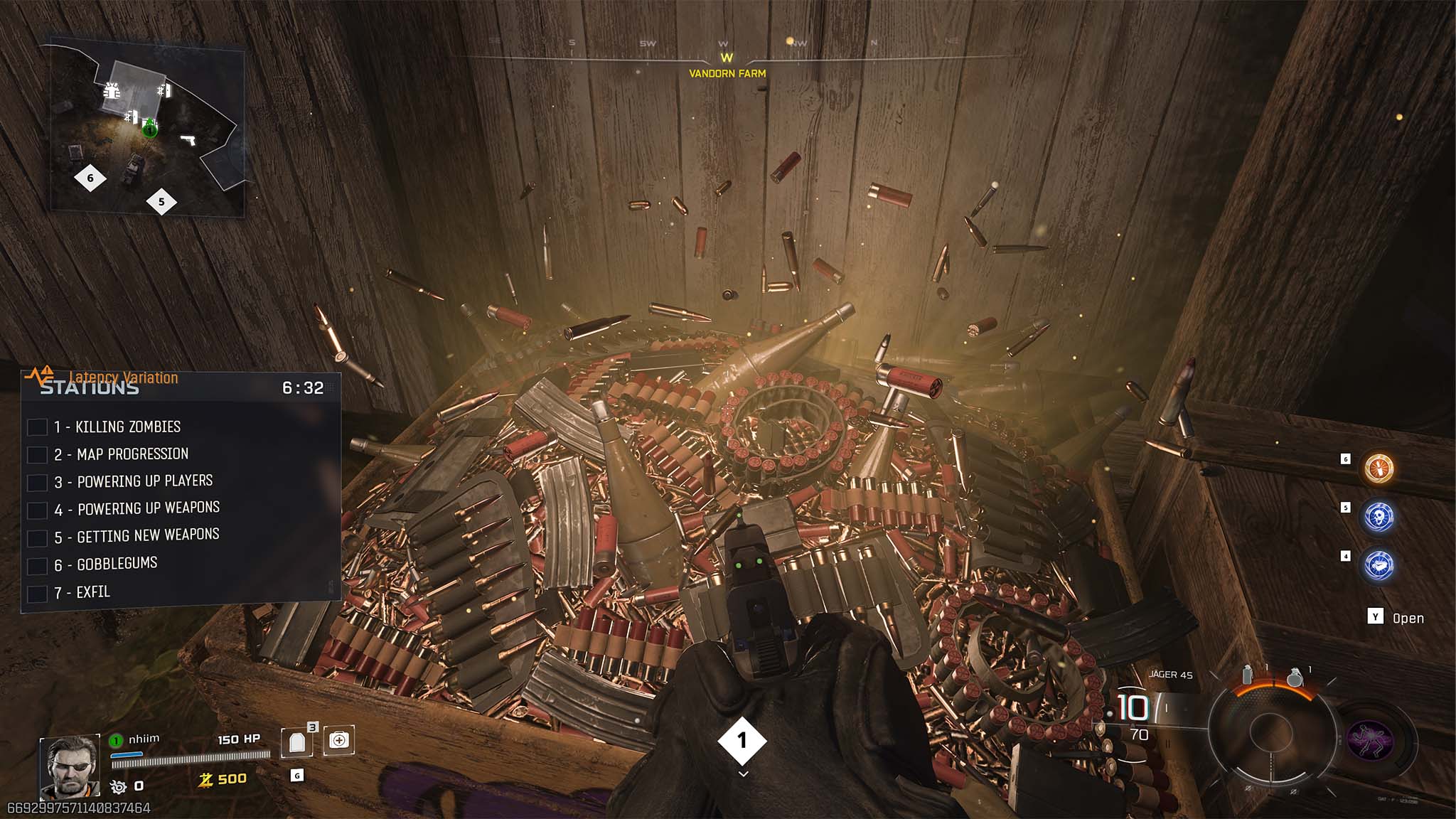This screenshot has width=1456, height=819.
Task: Activate the purple field upgrade icon
Action: point(1370,739)
